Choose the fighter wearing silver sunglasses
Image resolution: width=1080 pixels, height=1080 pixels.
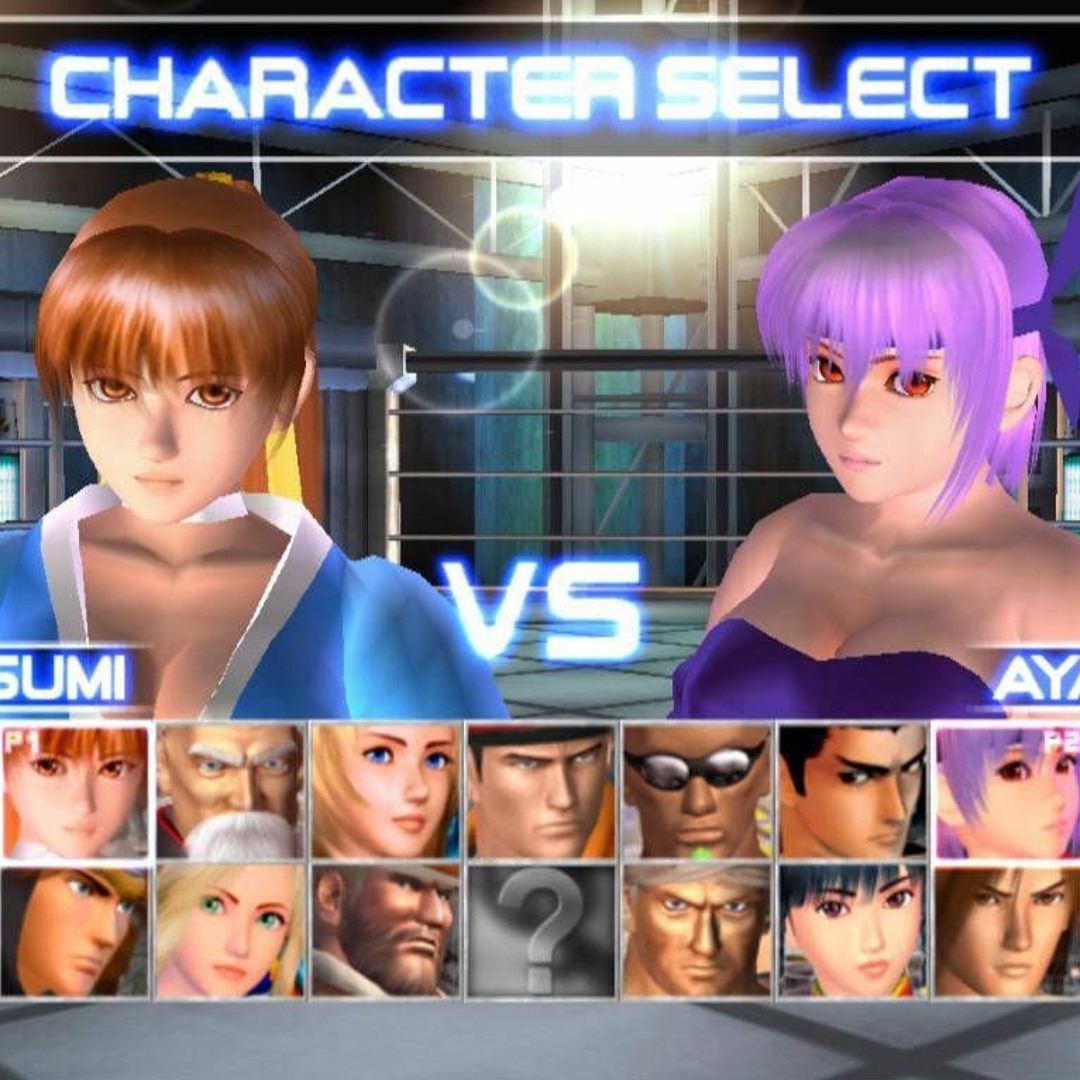point(696,791)
